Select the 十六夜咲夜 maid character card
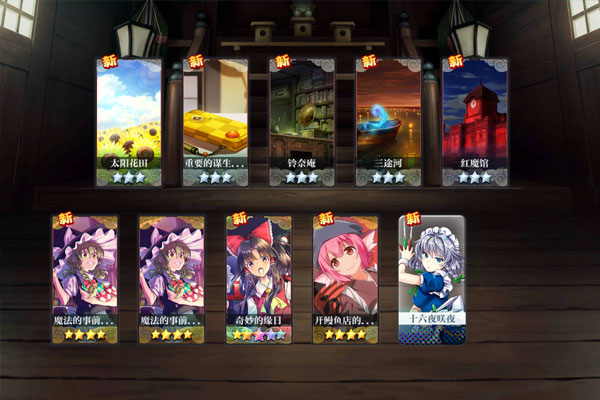600x400 pixels. point(432,279)
